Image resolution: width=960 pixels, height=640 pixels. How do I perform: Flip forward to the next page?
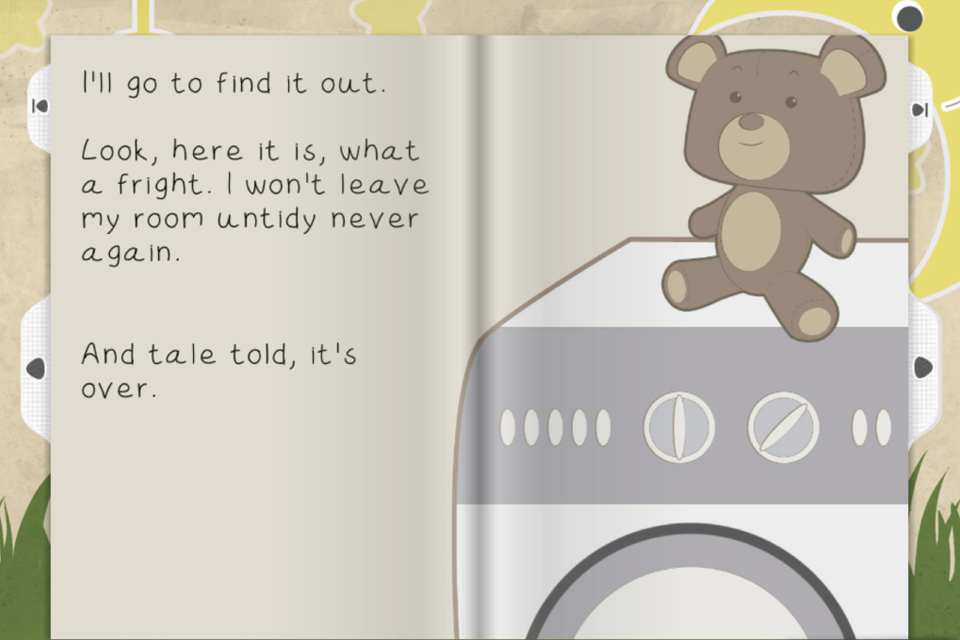(922, 367)
